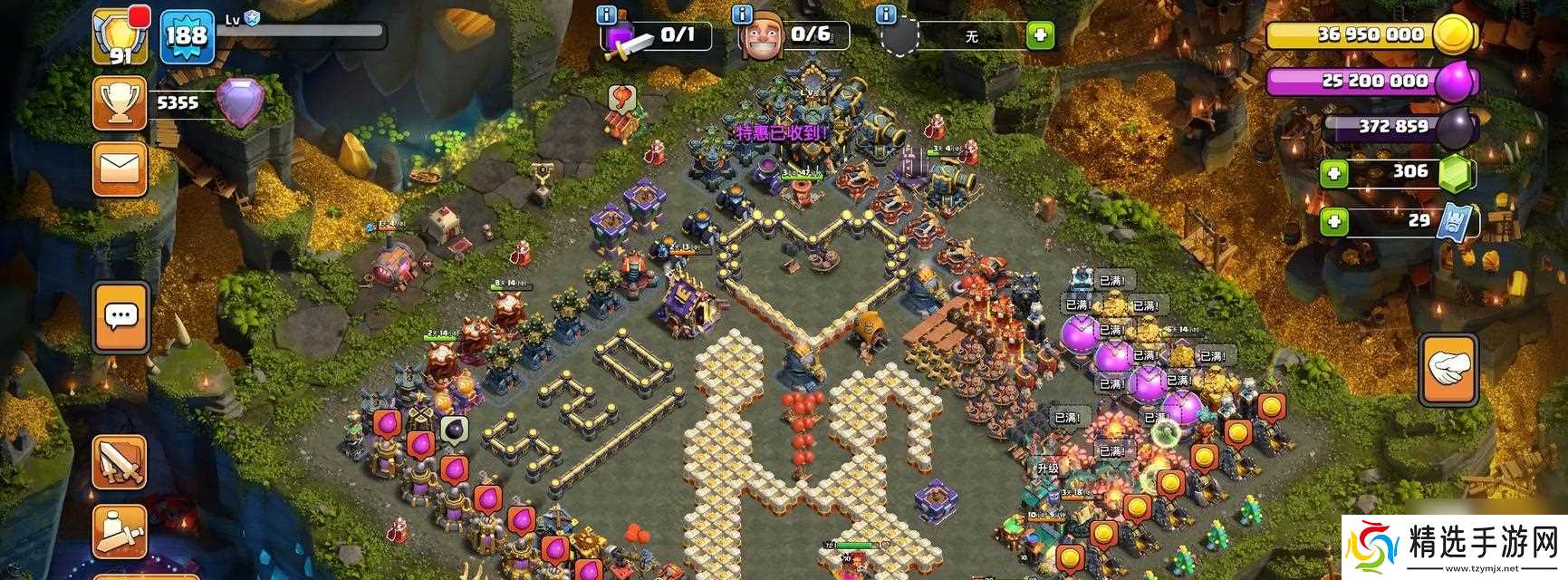1568x580 pixels.
Task: Open the mail inbox envelope
Action: (120, 169)
